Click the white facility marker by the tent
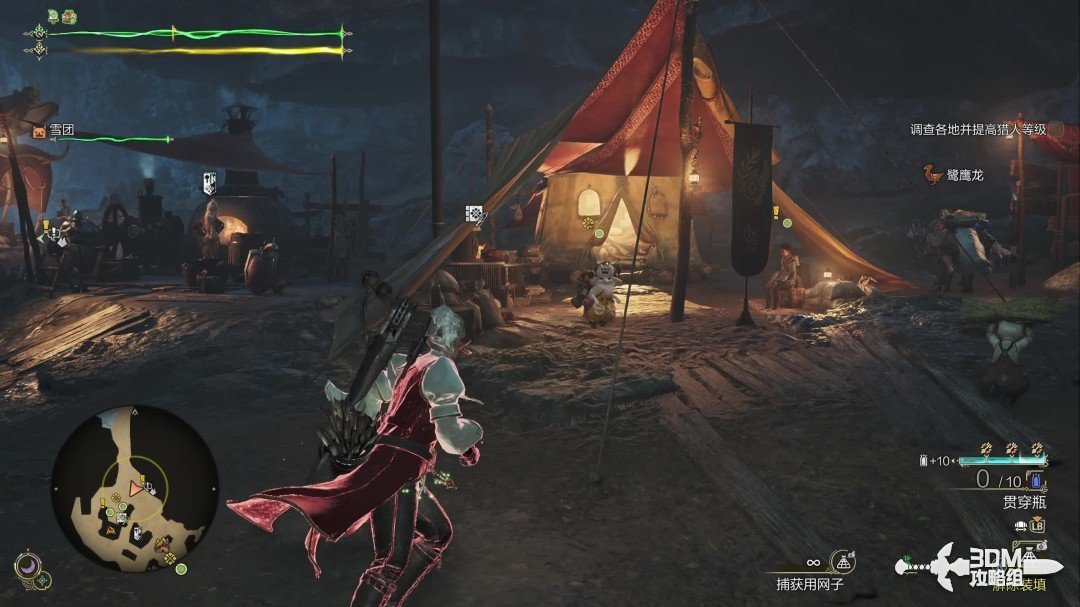 click(475, 213)
